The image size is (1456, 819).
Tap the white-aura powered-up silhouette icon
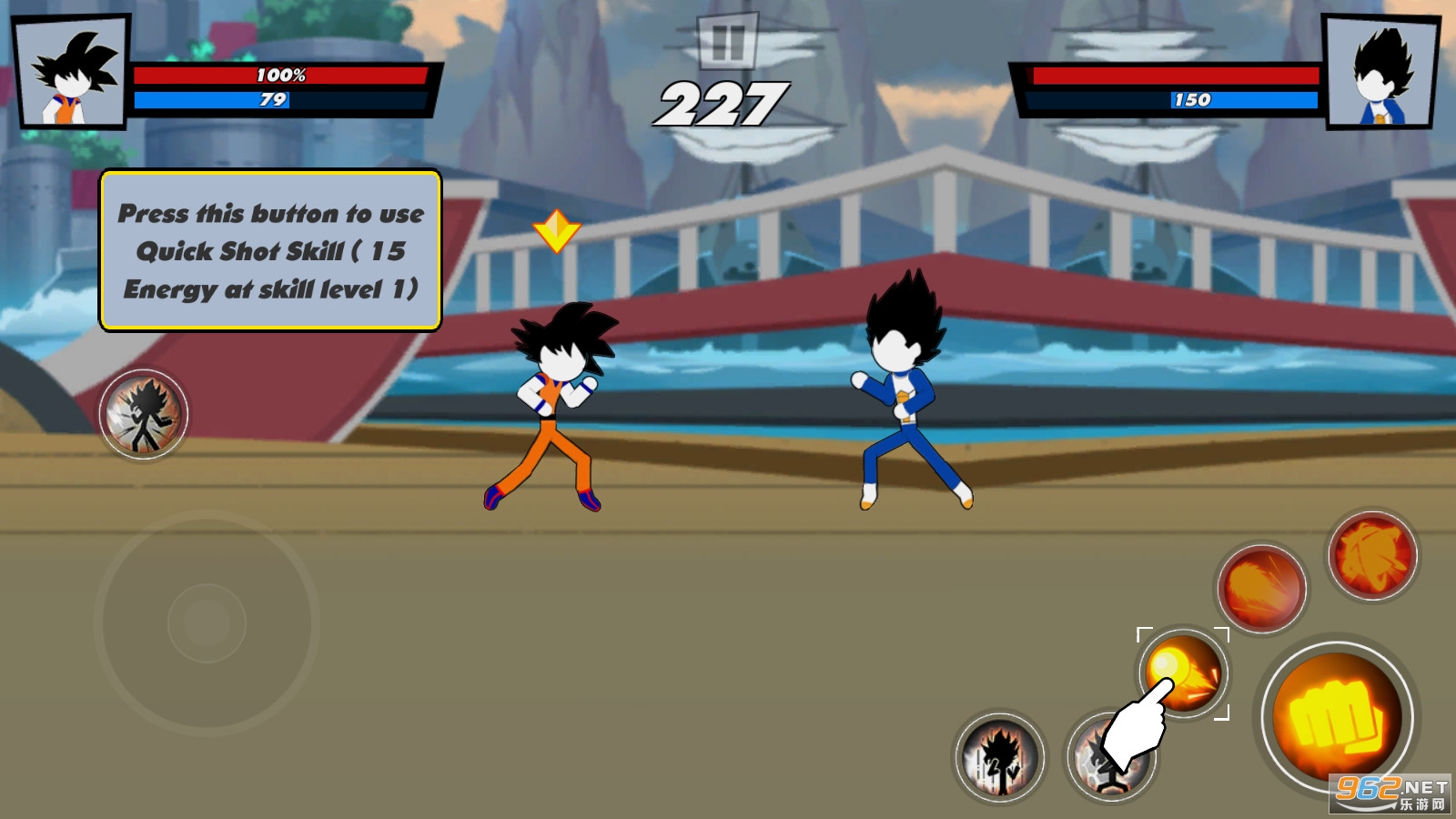pyautogui.click(x=999, y=758)
